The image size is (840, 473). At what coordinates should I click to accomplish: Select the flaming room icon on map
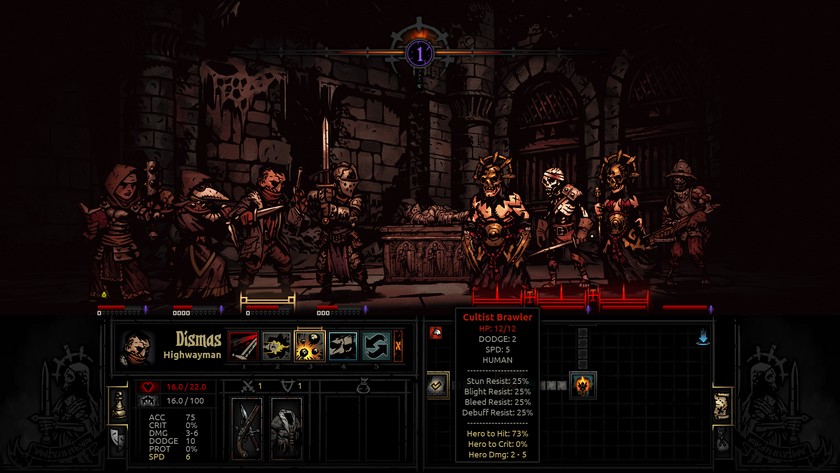tap(583, 383)
